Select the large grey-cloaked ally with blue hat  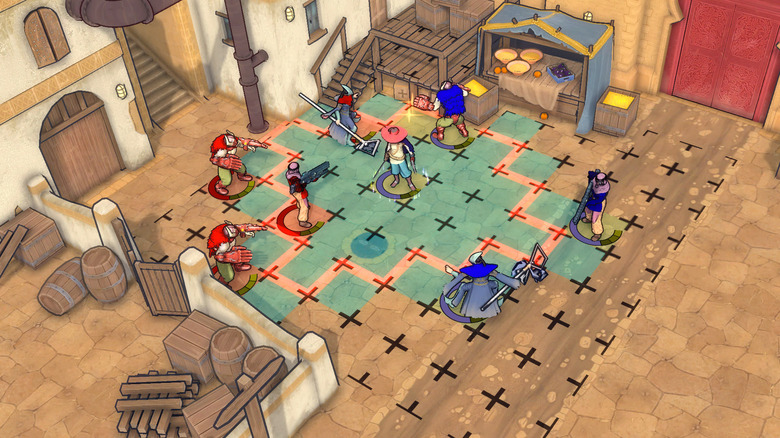476,288
